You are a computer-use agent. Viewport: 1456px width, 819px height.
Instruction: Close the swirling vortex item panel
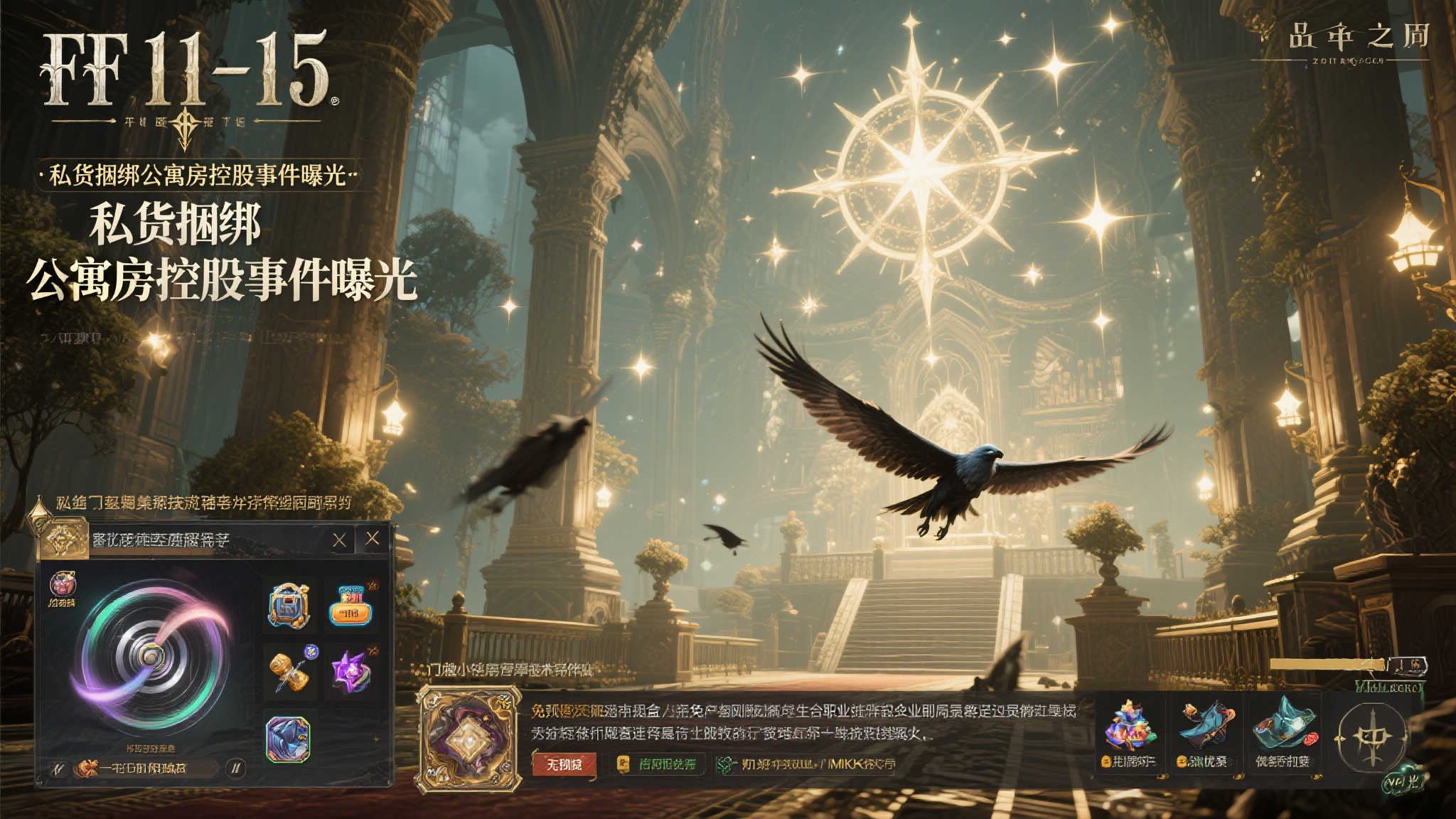(372, 539)
